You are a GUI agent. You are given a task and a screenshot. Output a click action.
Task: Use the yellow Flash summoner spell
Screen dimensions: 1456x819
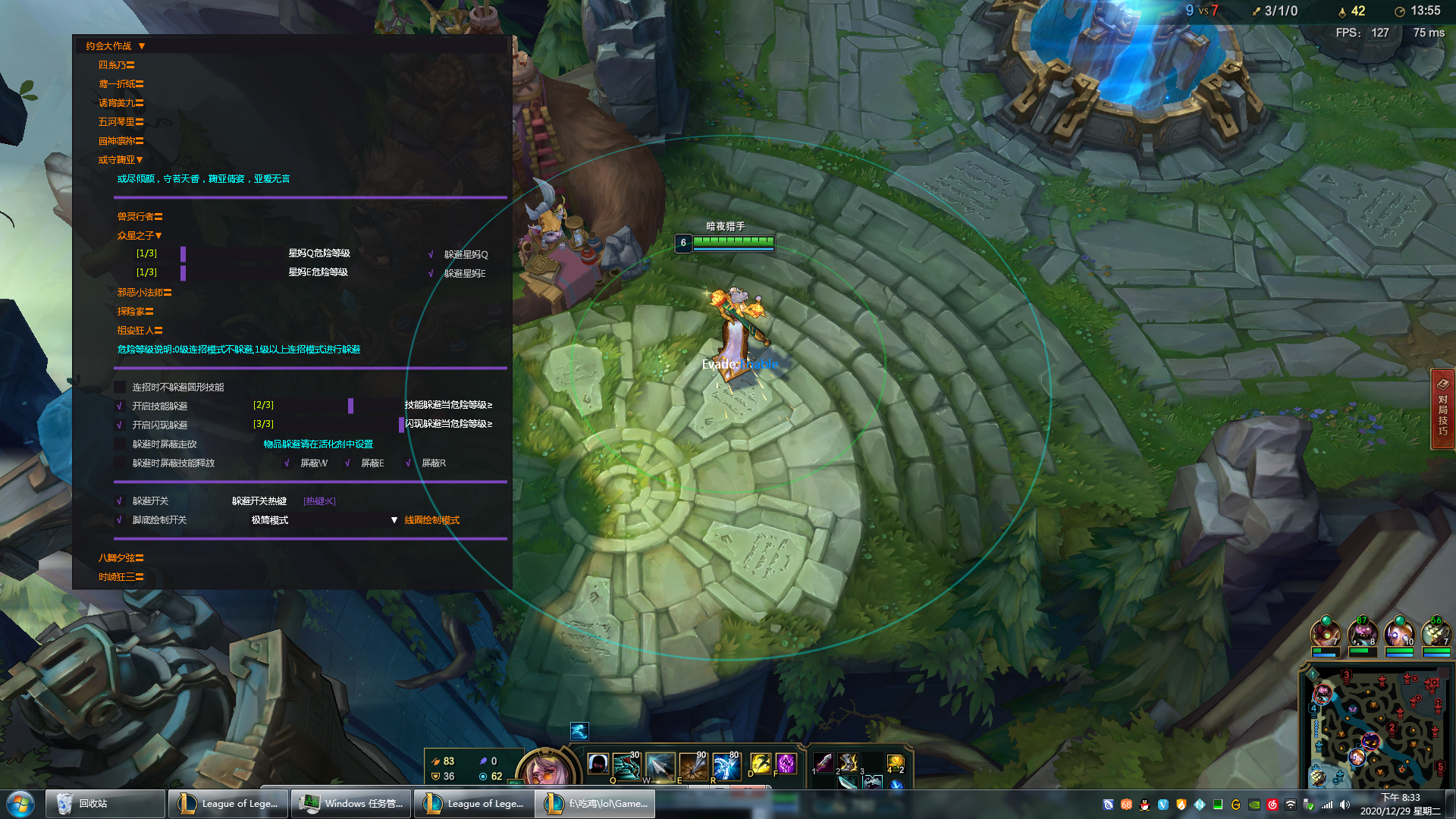[760, 764]
